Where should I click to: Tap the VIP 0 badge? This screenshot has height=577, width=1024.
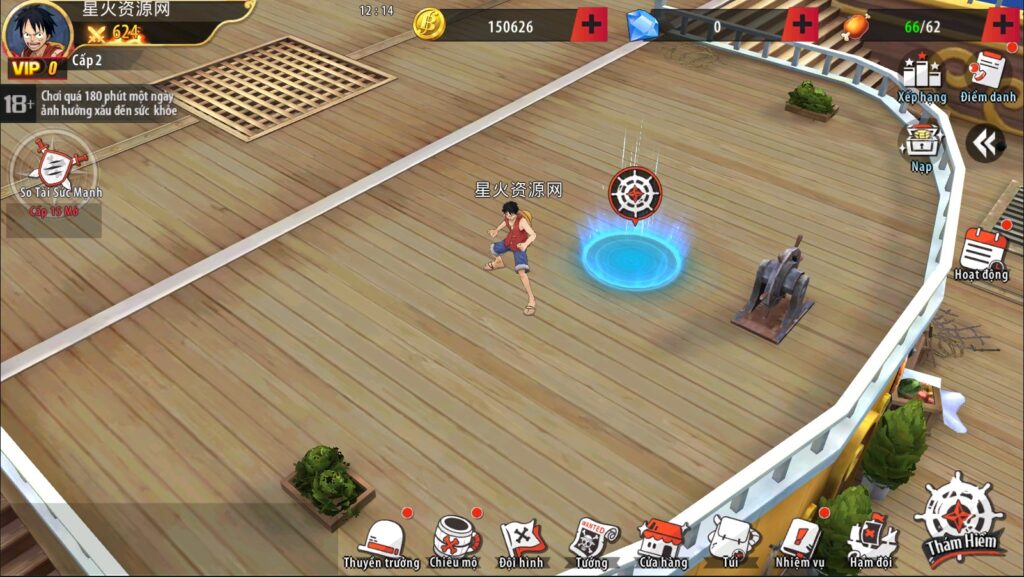click(x=34, y=69)
